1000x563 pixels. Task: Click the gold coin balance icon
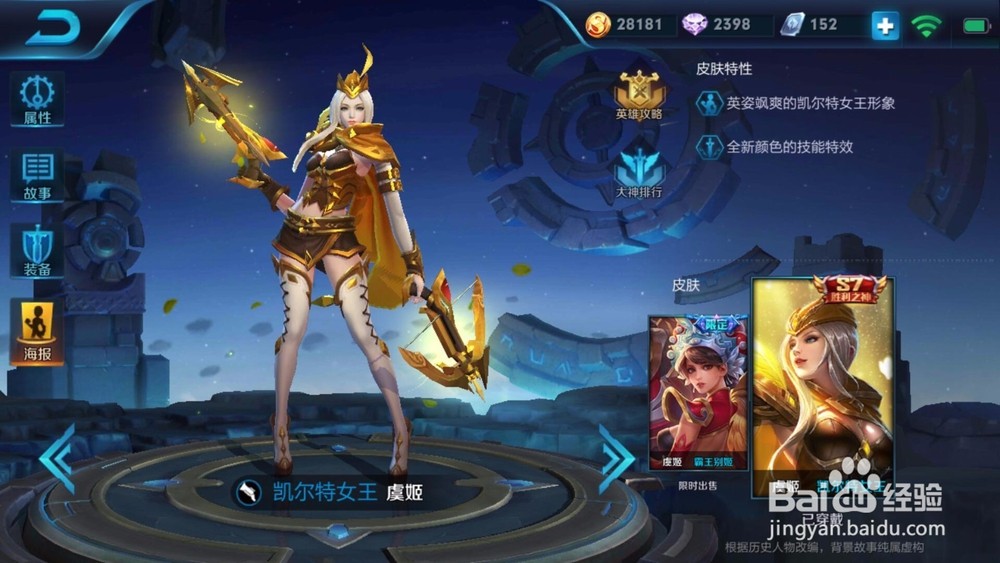[599, 25]
